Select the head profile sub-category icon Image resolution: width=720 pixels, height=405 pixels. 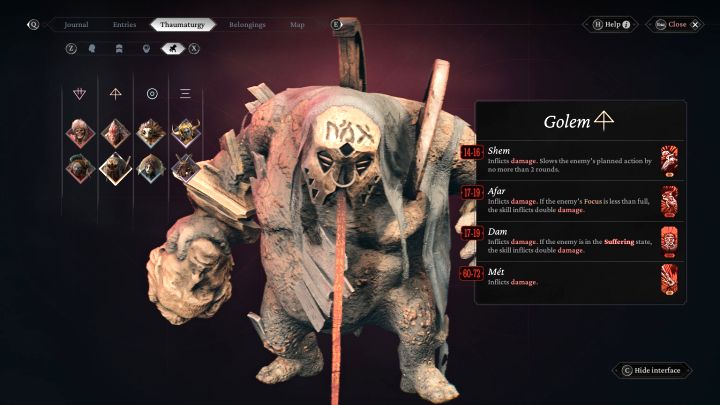(x=92, y=47)
